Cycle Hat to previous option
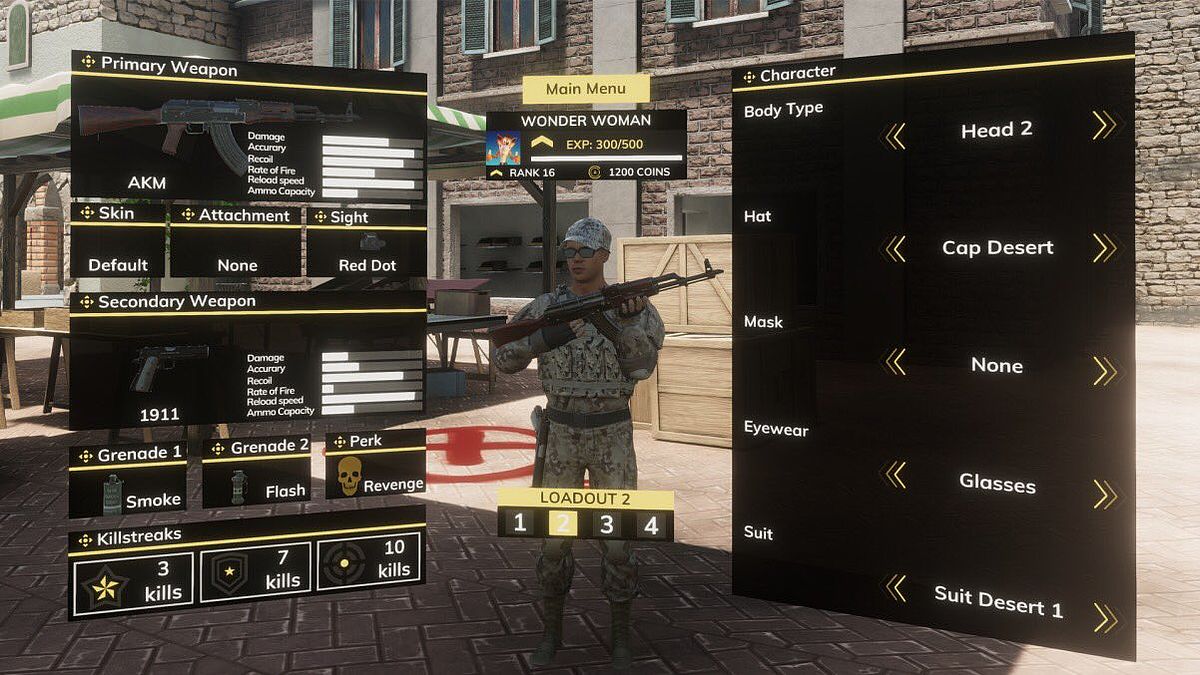The image size is (1200, 675). 894,248
